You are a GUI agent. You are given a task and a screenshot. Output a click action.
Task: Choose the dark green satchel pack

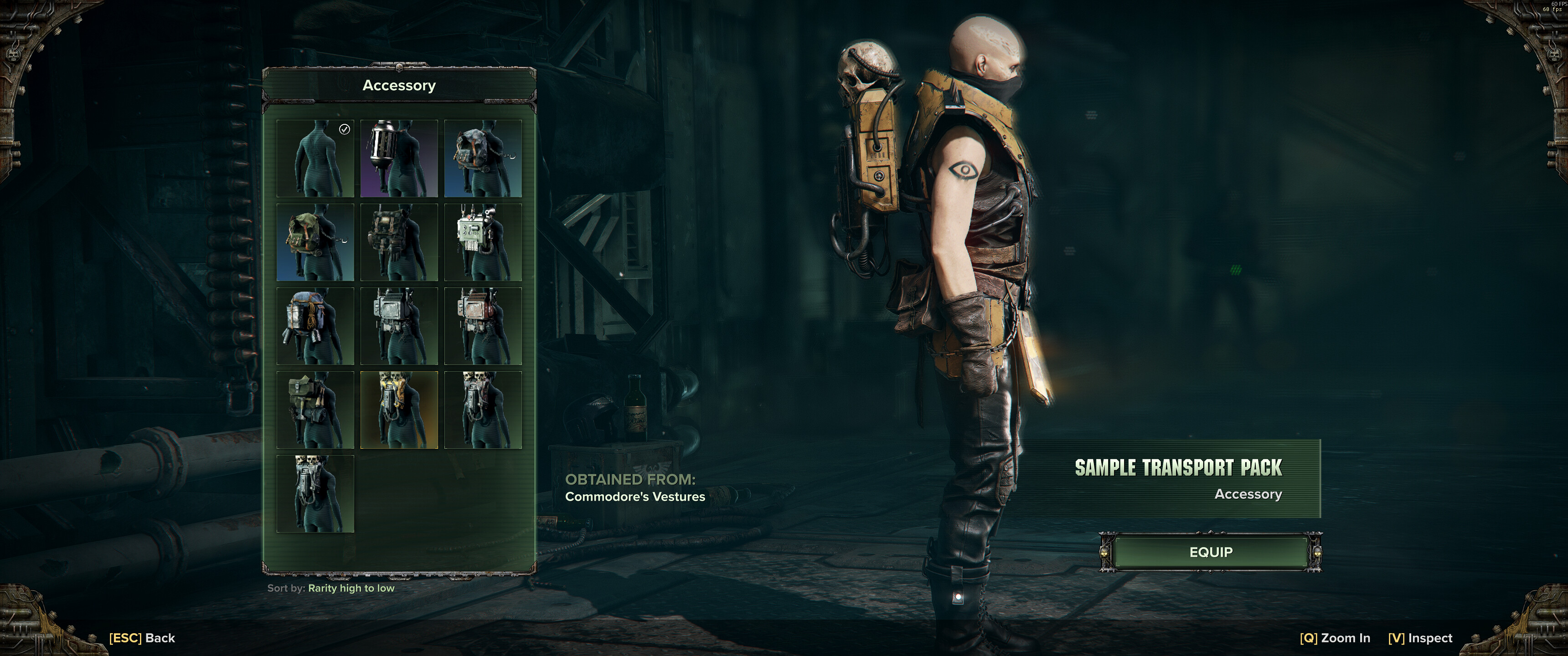[x=315, y=410]
